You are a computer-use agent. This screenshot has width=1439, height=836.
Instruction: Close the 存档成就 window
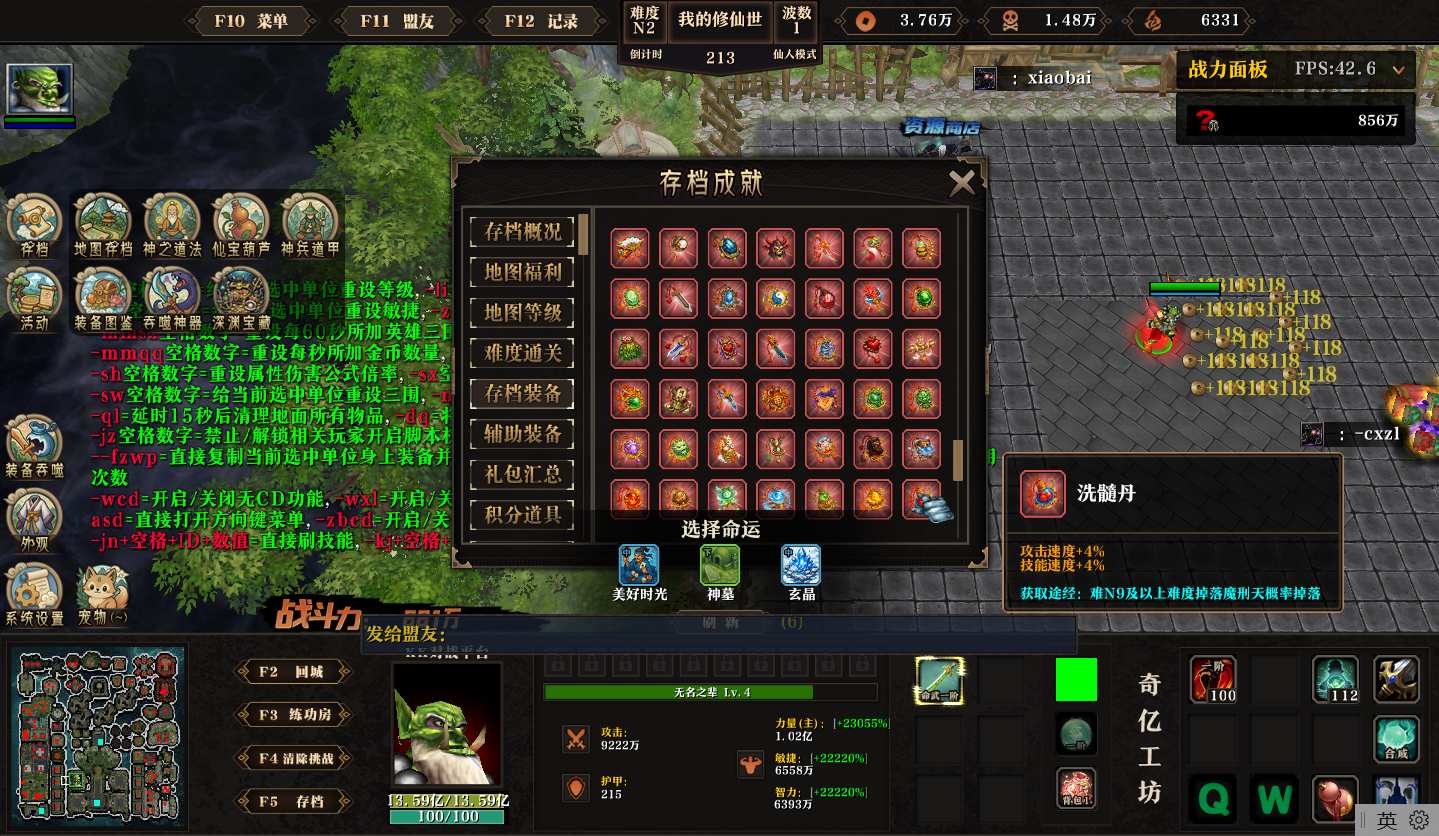[x=961, y=182]
